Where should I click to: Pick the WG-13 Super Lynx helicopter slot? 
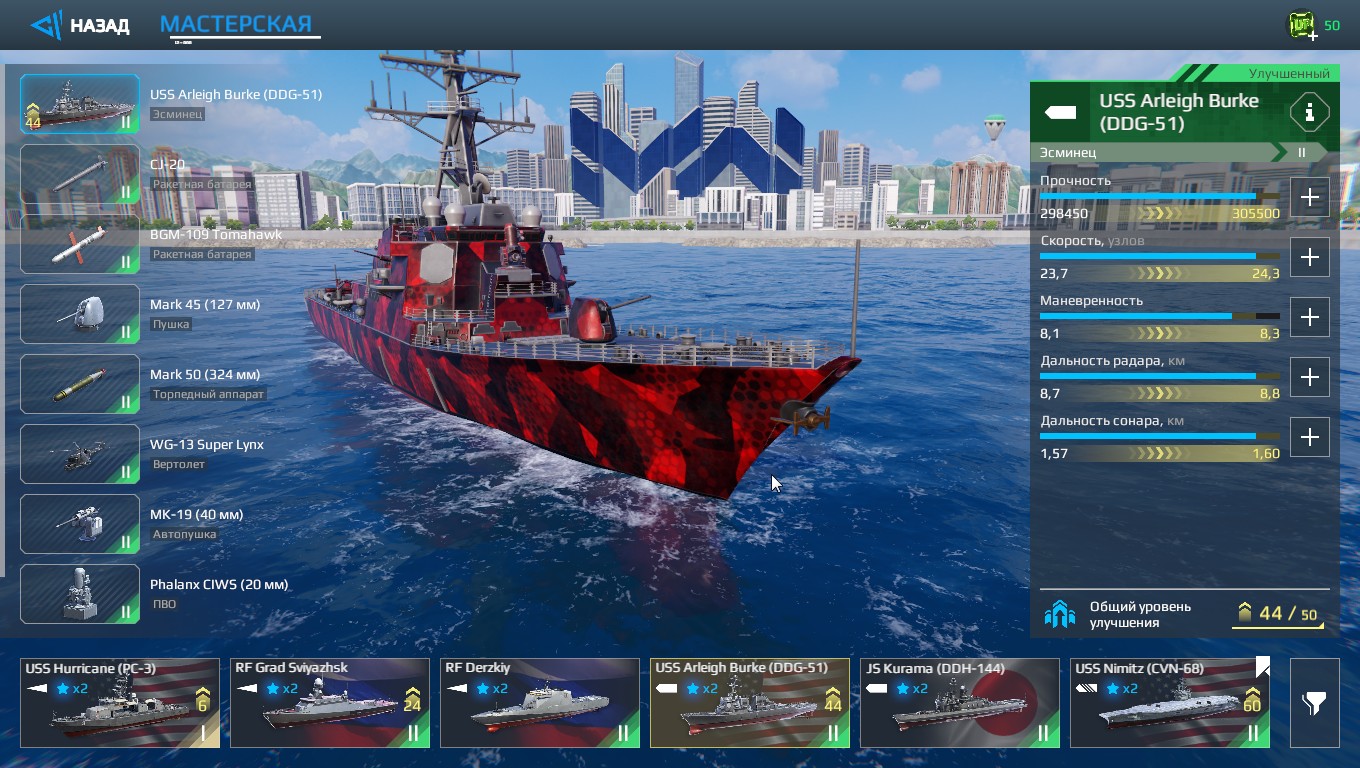coord(80,454)
